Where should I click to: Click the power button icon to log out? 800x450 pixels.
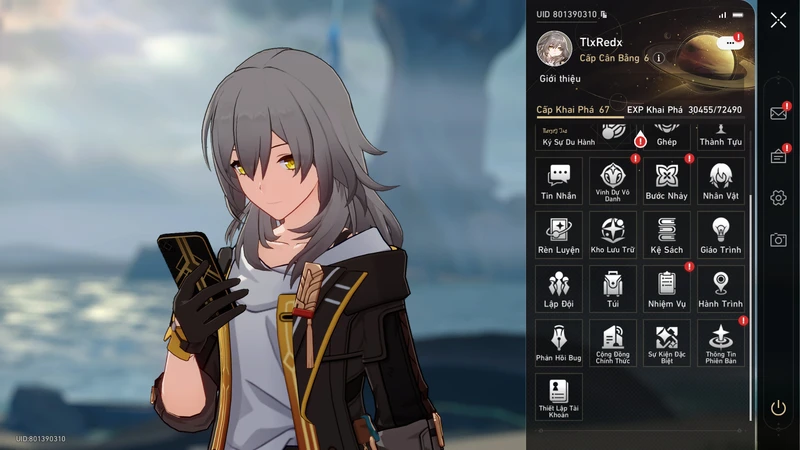point(778,408)
